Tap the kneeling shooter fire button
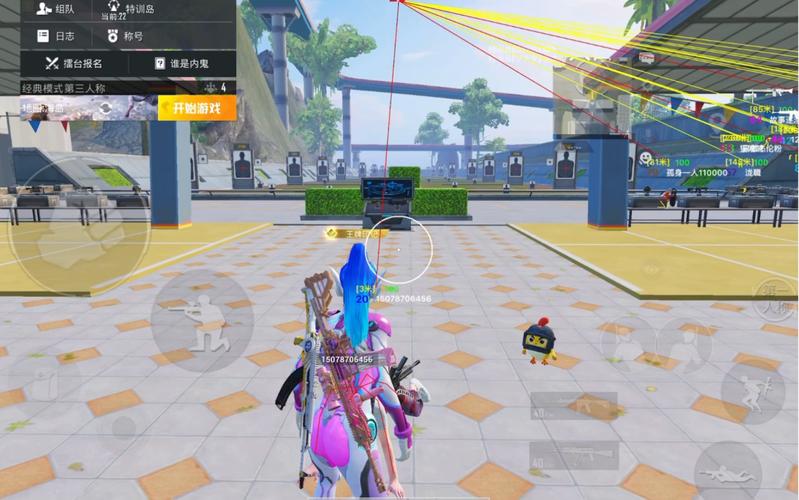This screenshot has height=500, width=799. (200, 322)
